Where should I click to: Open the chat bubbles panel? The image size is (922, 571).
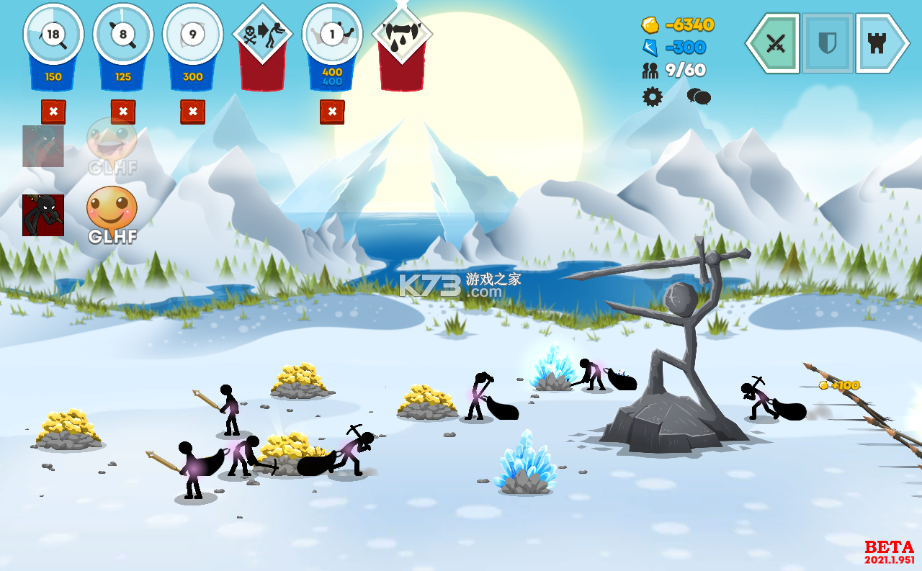[x=698, y=96]
